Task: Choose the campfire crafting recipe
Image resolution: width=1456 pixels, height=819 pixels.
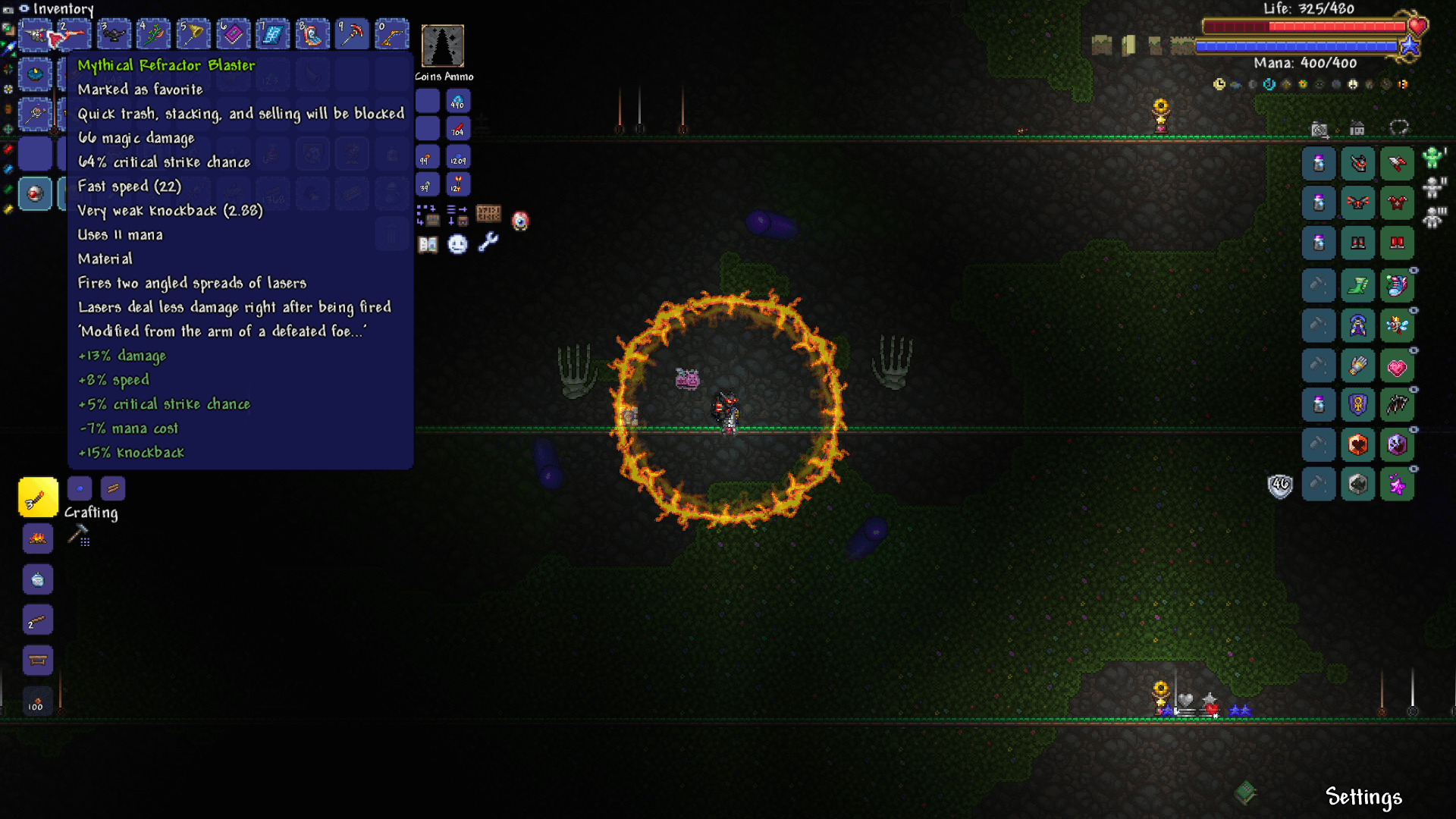Action: click(x=38, y=539)
